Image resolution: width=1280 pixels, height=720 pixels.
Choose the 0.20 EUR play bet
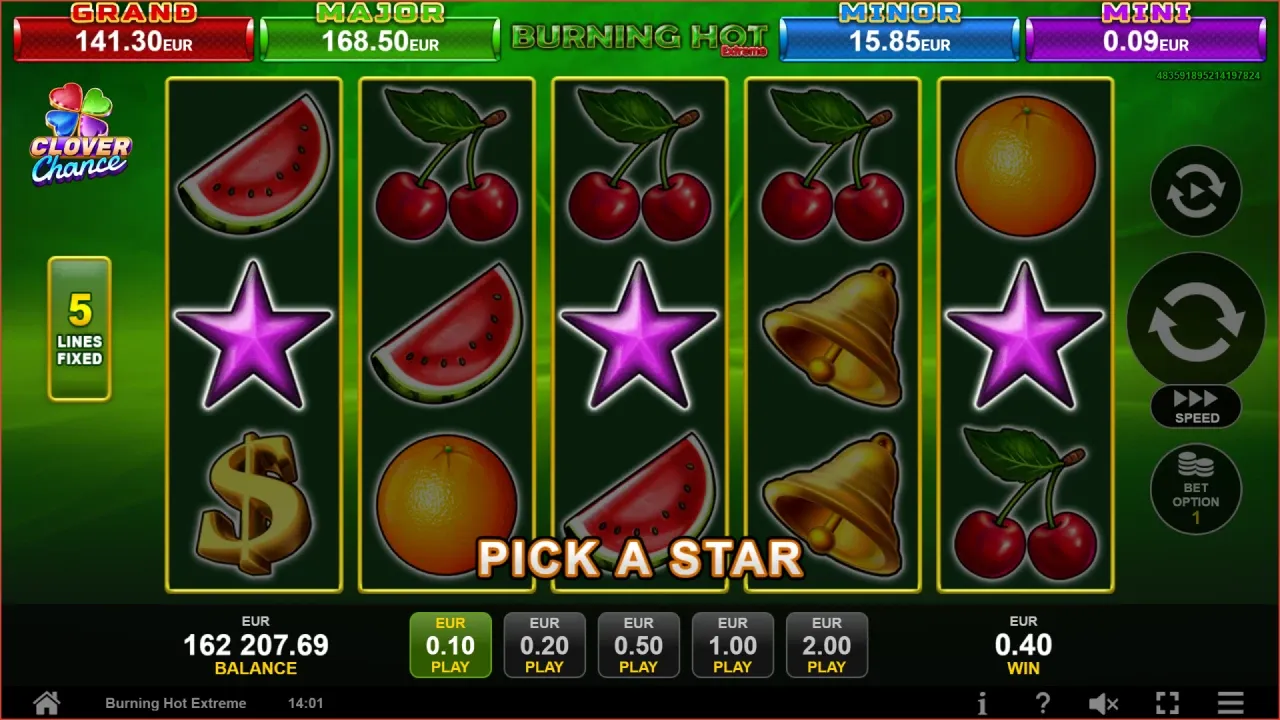click(x=544, y=645)
